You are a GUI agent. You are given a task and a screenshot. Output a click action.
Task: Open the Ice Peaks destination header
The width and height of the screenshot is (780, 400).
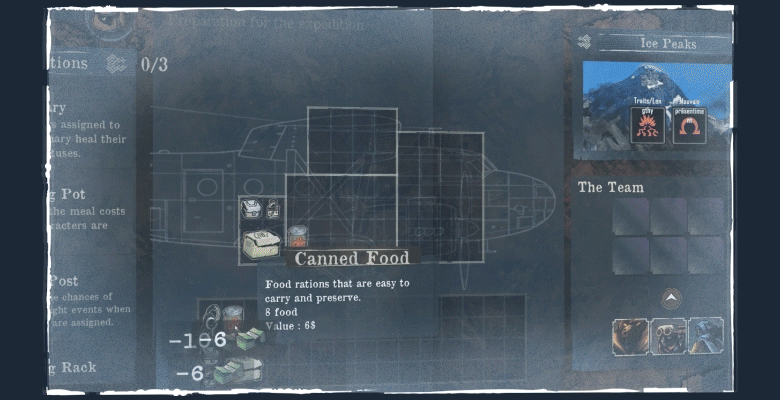pyautogui.click(x=667, y=43)
